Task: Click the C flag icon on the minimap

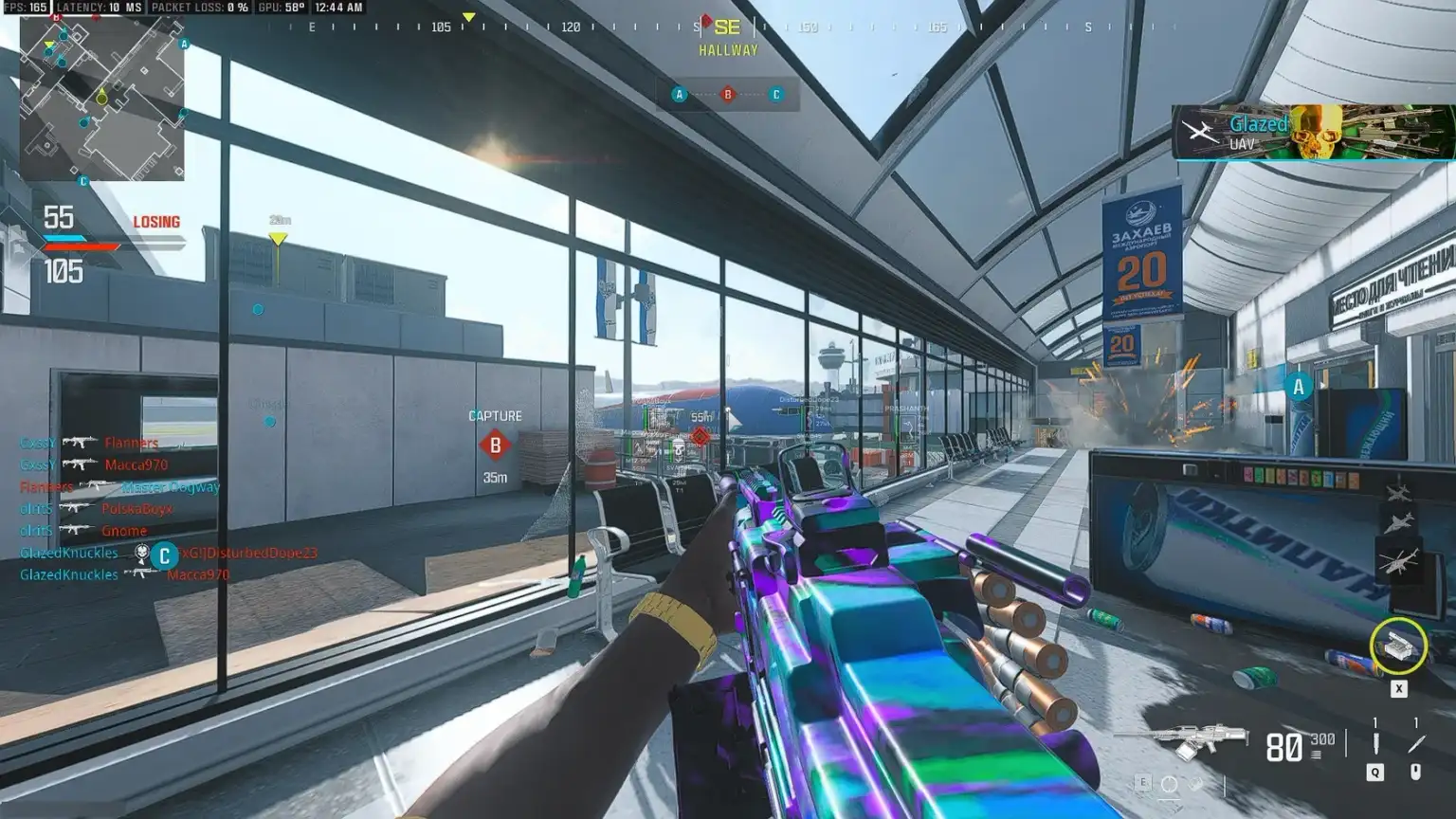Action: point(83,181)
